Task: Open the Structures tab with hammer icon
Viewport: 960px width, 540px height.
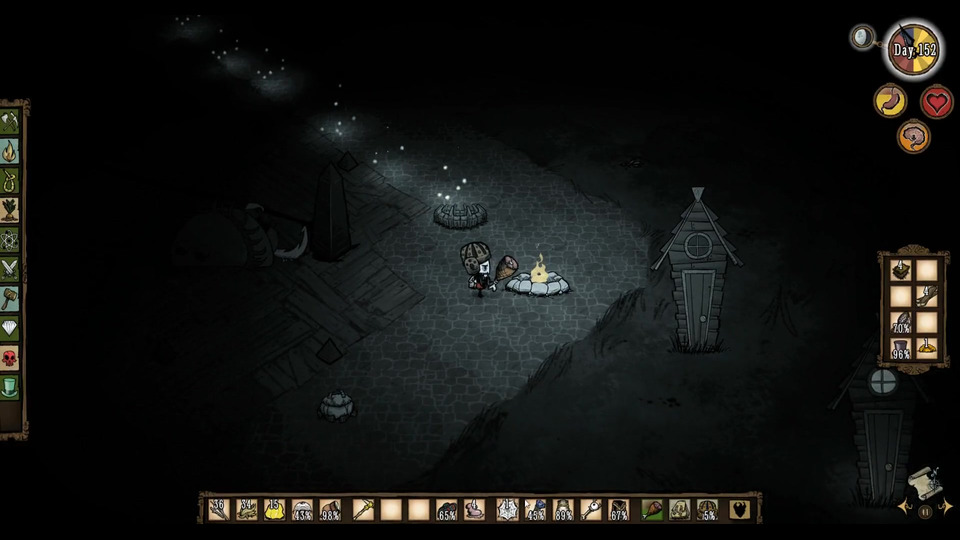Action: pos(11,298)
